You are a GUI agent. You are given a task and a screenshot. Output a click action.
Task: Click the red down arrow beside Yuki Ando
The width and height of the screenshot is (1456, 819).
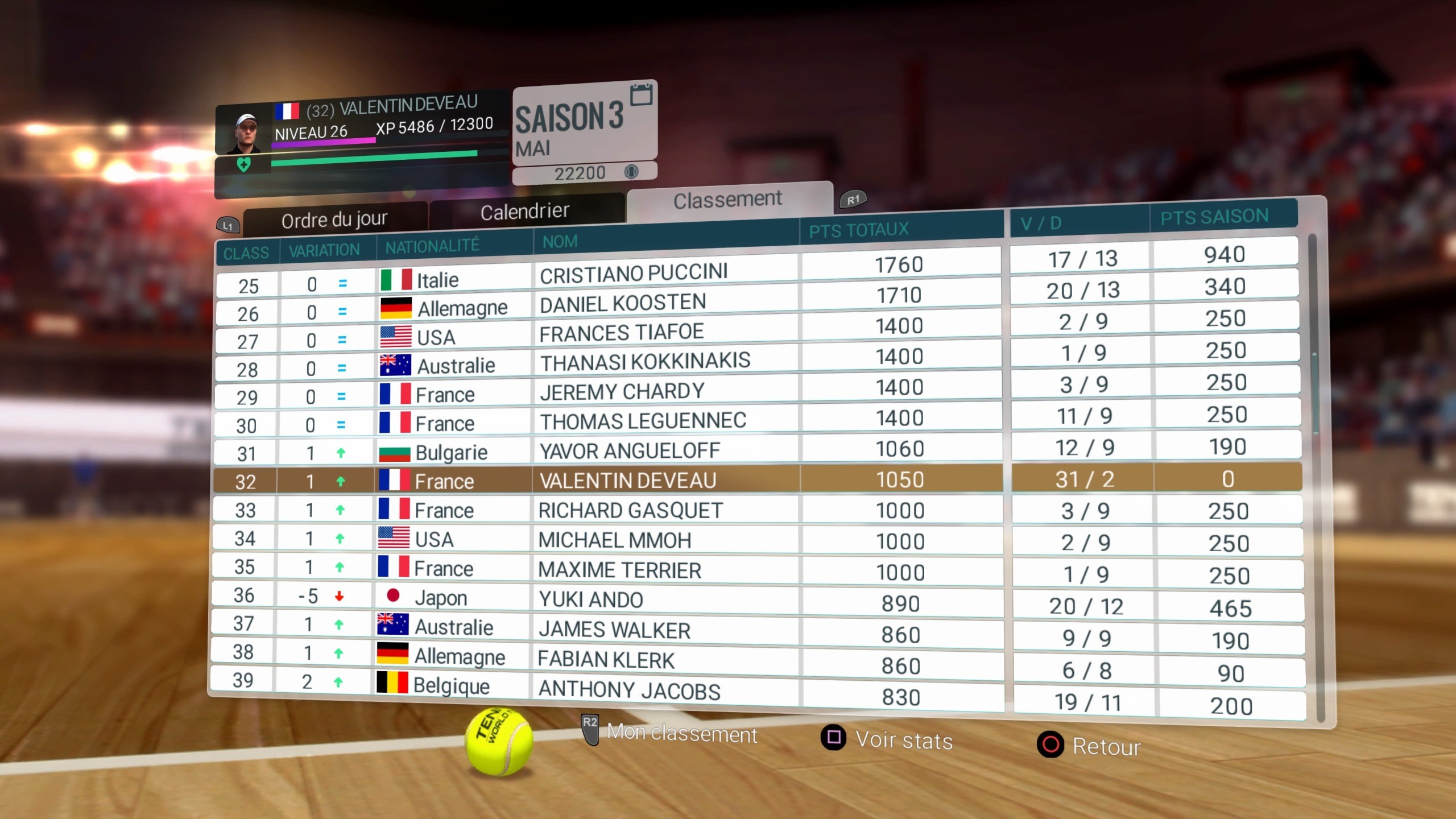click(x=340, y=595)
